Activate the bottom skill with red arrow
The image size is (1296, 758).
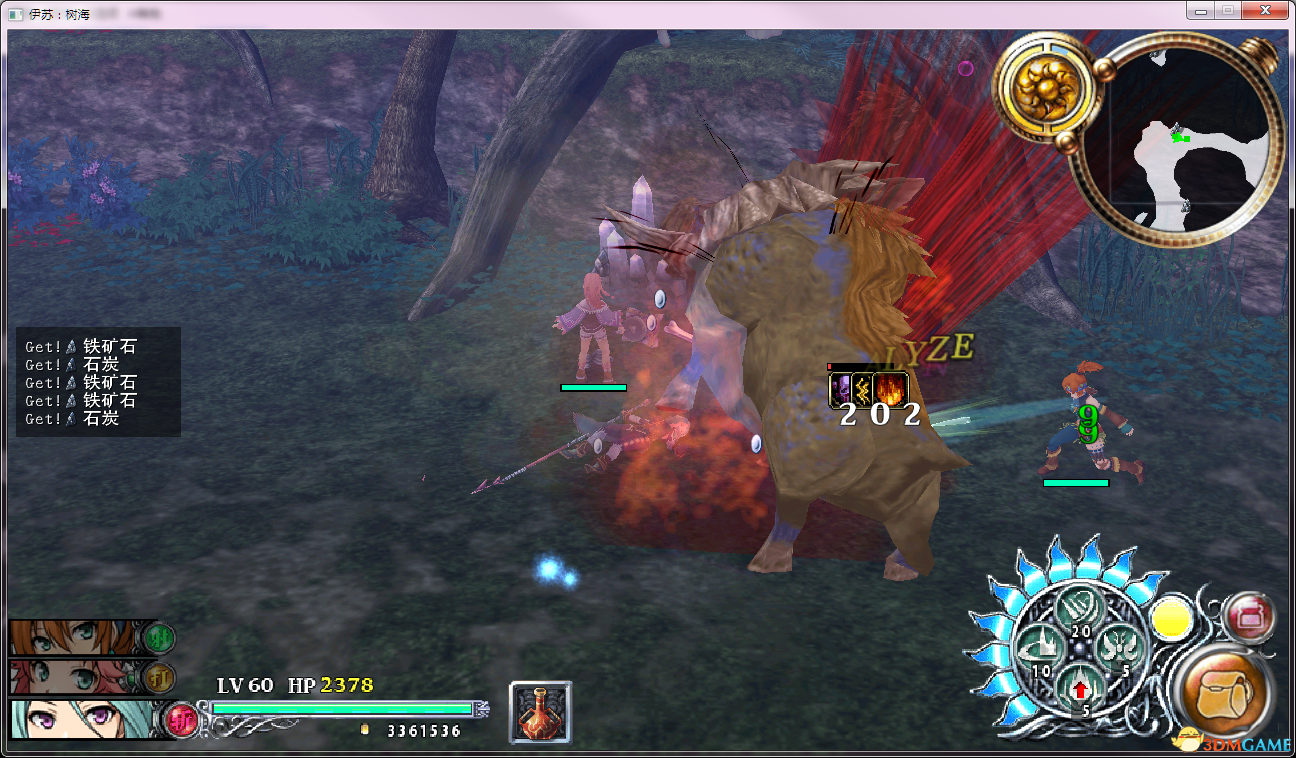[x=1080, y=688]
